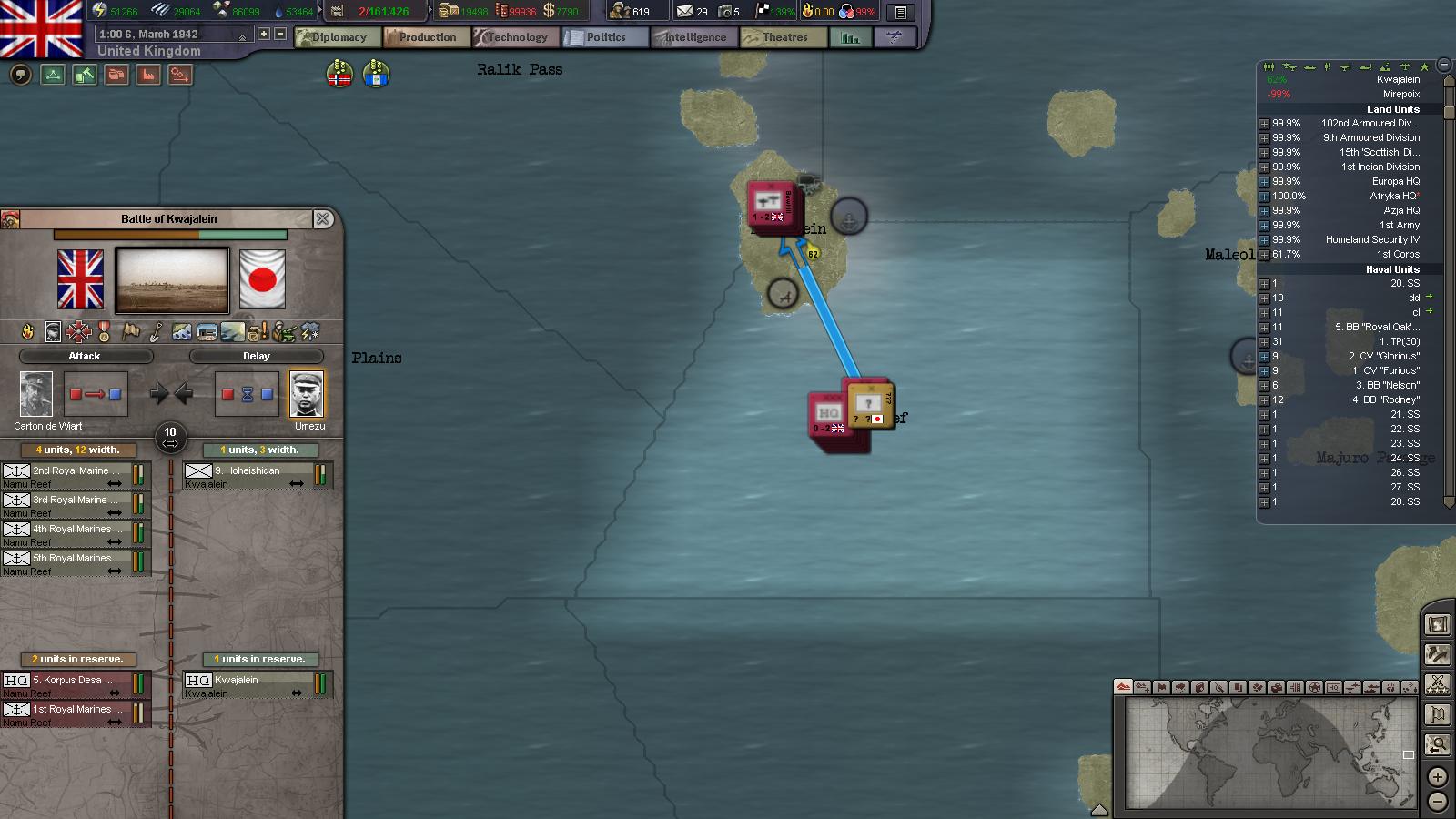Expand the 102nd Armoured Division entry
This screenshot has width=1456, height=819.
[x=1264, y=124]
